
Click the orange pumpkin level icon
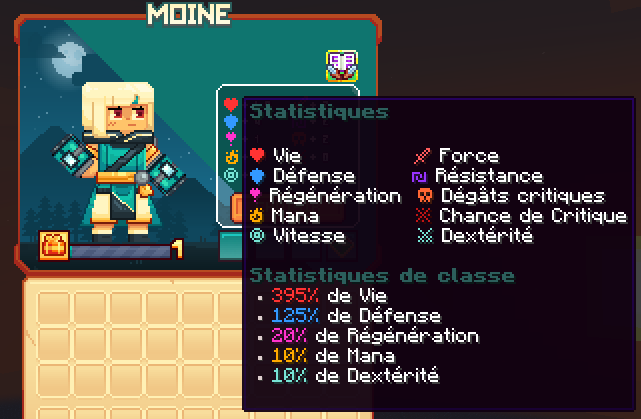point(52,245)
